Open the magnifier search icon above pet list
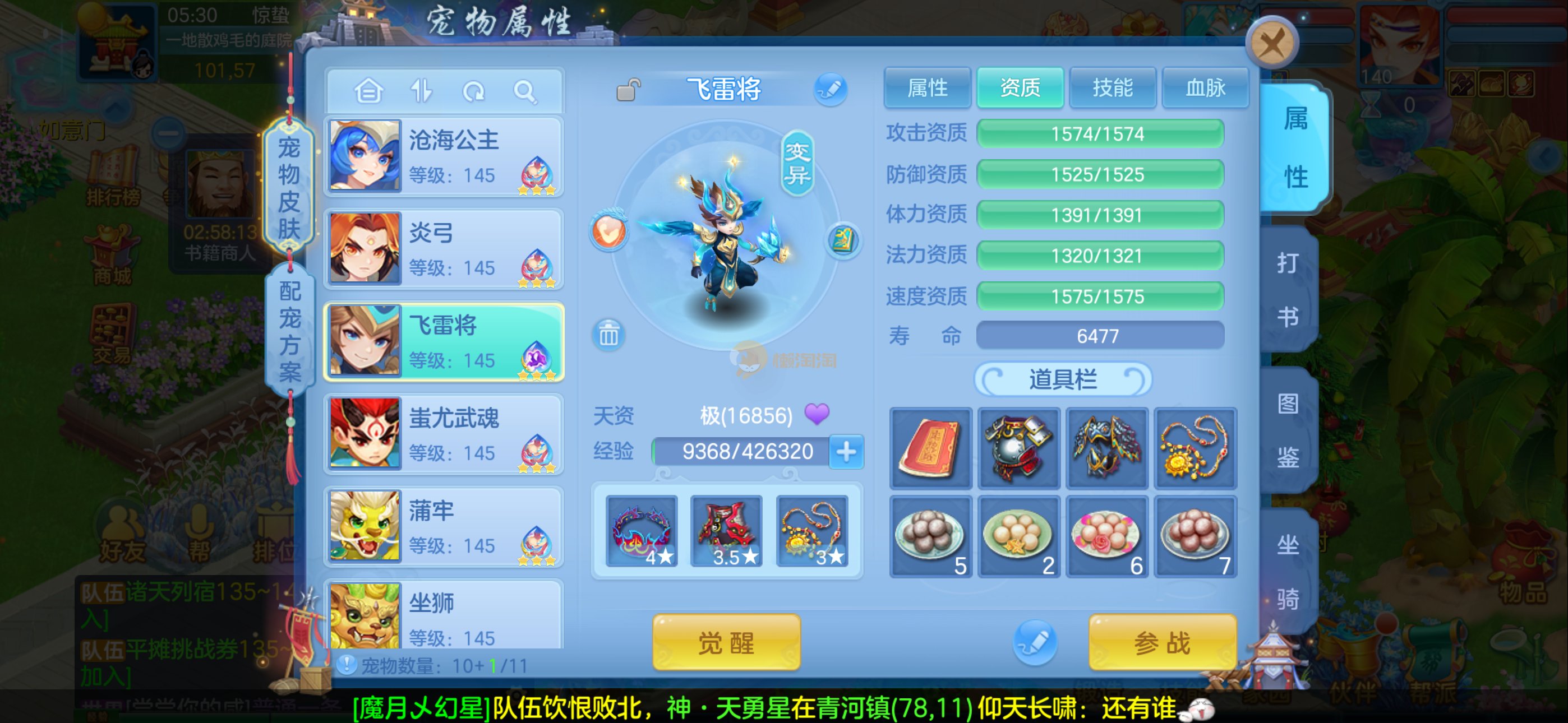This screenshot has width=1568, height=723. tap(524, 92)
